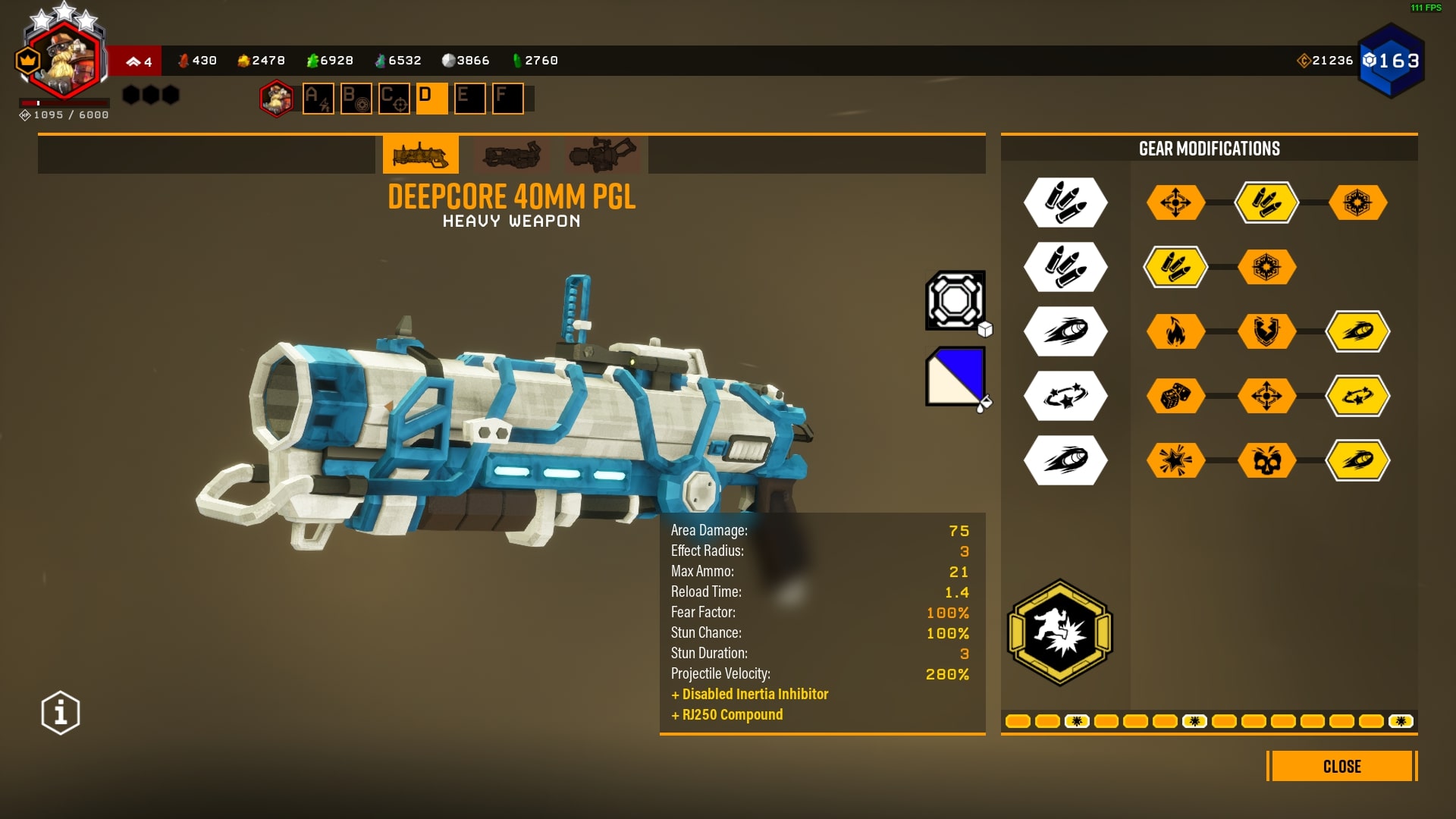Pick the tier 5 skull mod
Viewport: 1456px width, 819px height.
pyautogui.click(x=1266, y=460)
